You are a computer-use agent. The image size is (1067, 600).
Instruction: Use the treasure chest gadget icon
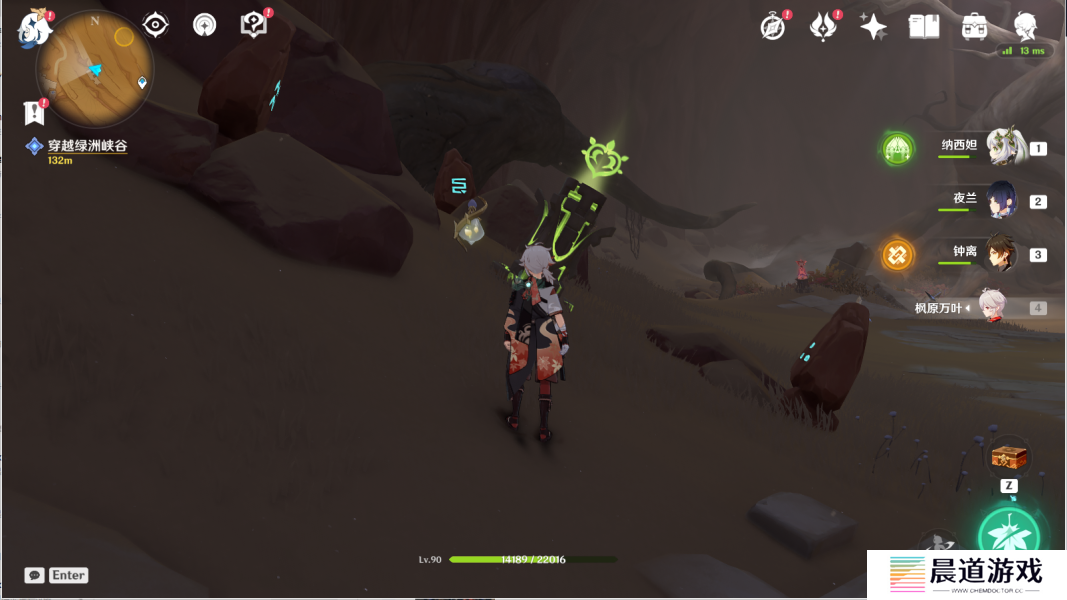(x=1009, y=457)
